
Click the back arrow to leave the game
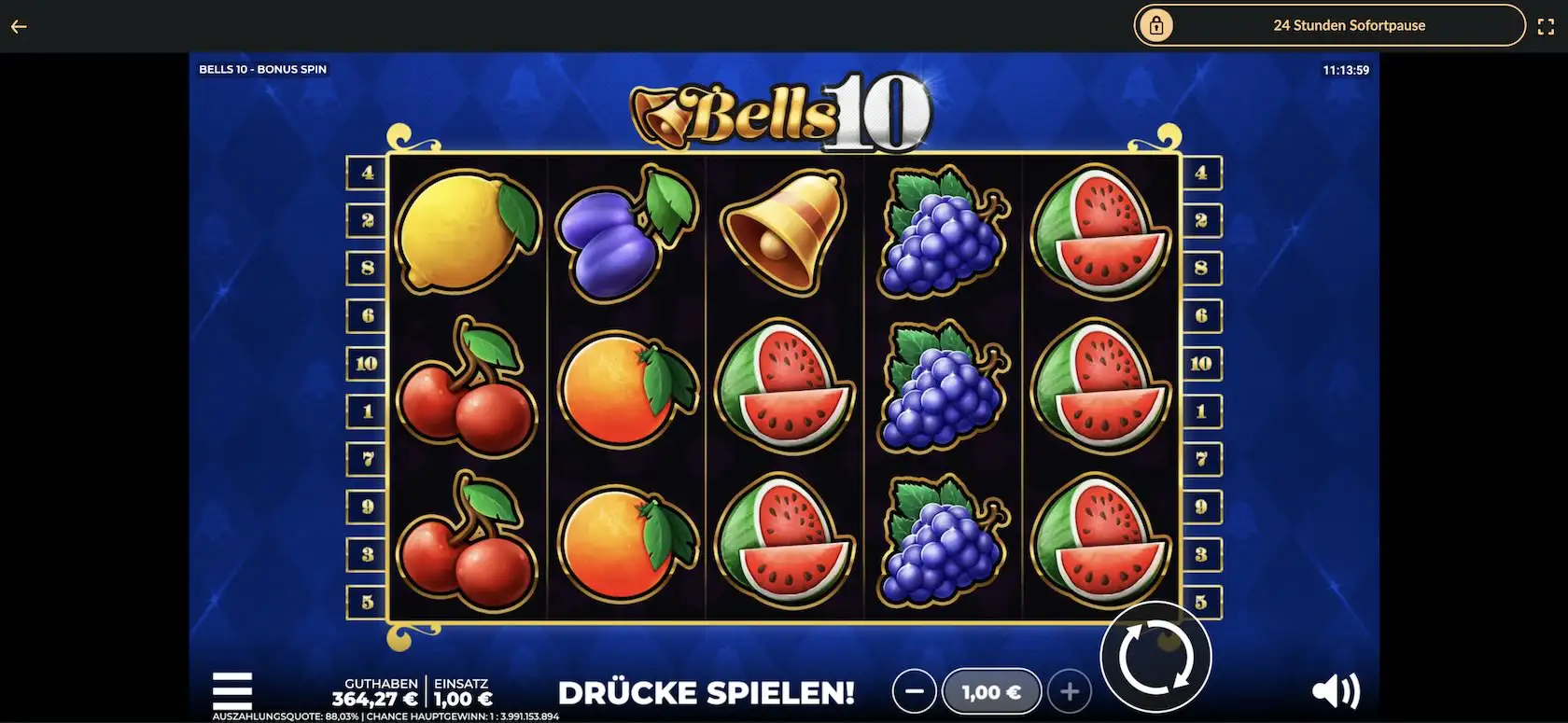click(19, 25)
